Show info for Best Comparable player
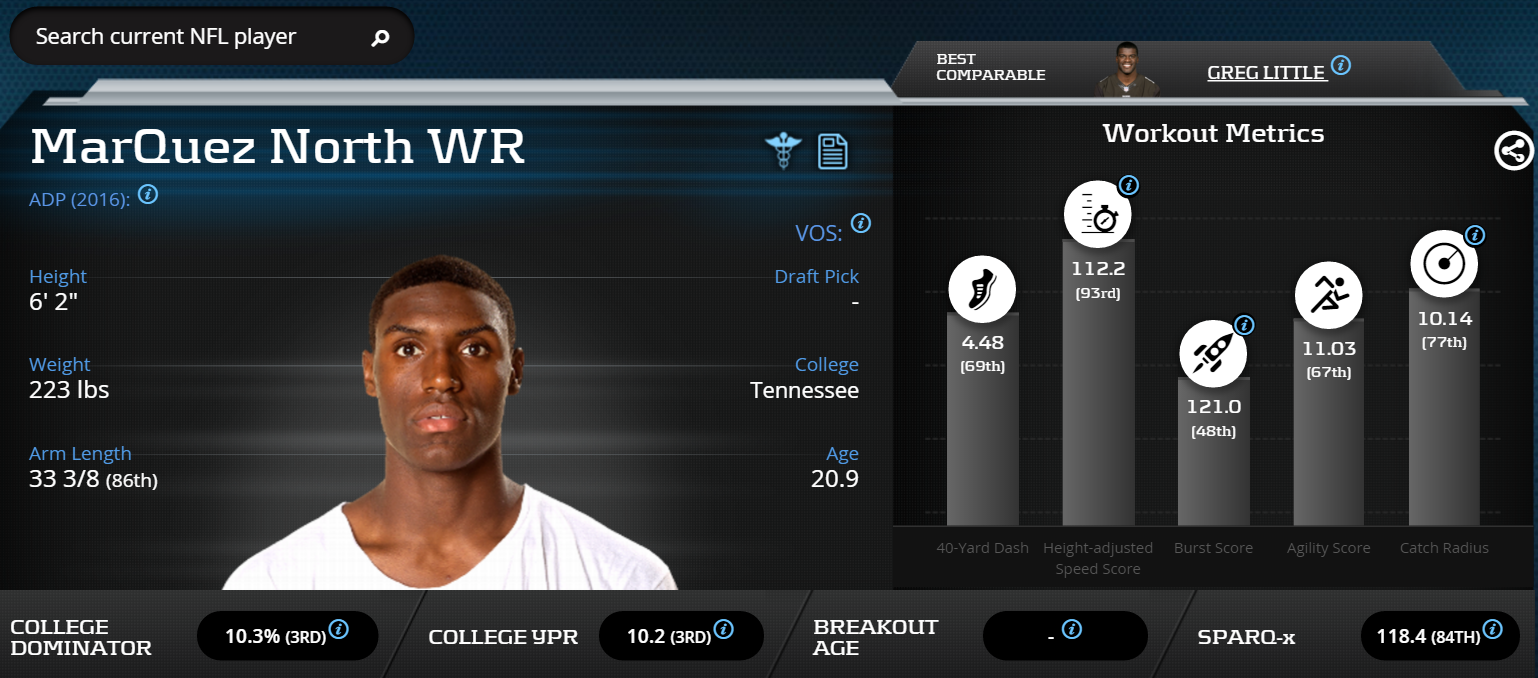 [x=1341, y=66]
